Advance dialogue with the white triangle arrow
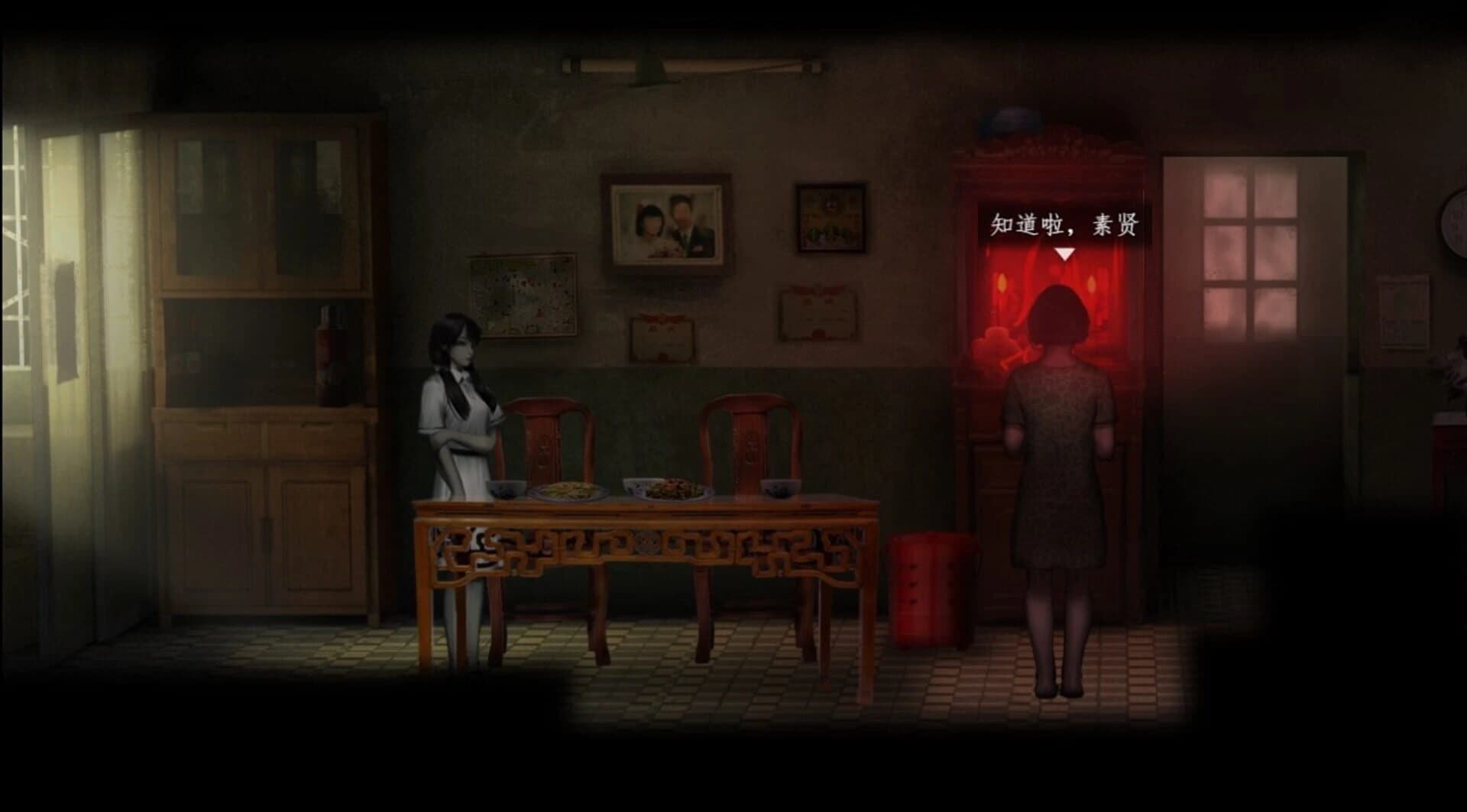Screen dimensions: 1467x812 pyautogui.click(x=1064, y=253)
